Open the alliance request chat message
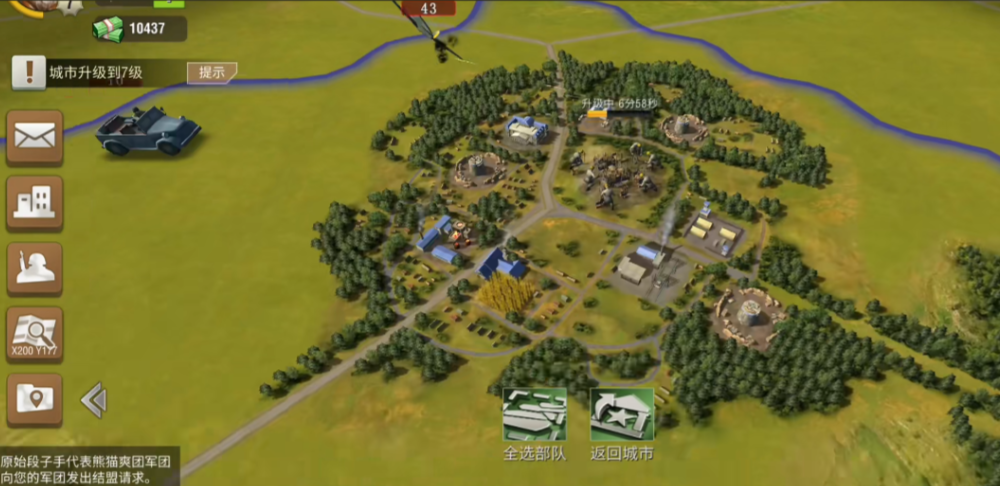 coord(88,469)
